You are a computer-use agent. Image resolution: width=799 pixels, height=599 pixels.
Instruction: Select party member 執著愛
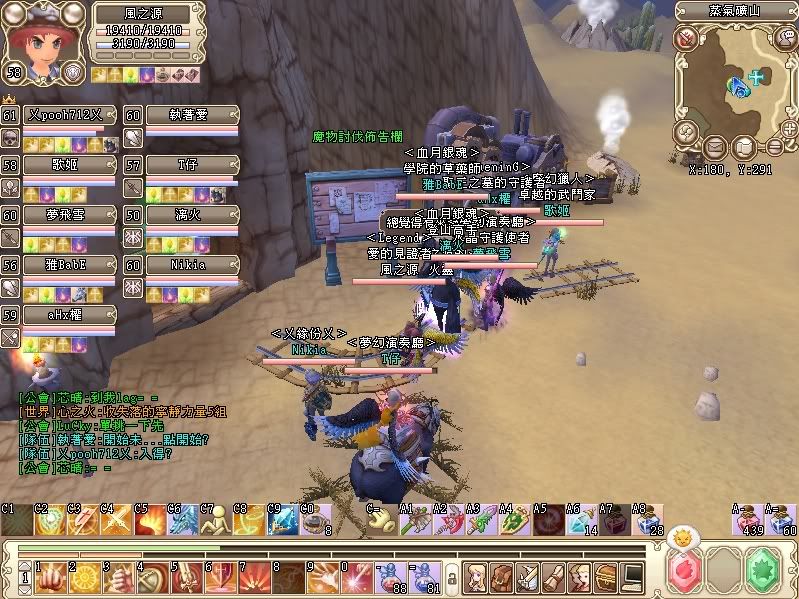(187, 115)
